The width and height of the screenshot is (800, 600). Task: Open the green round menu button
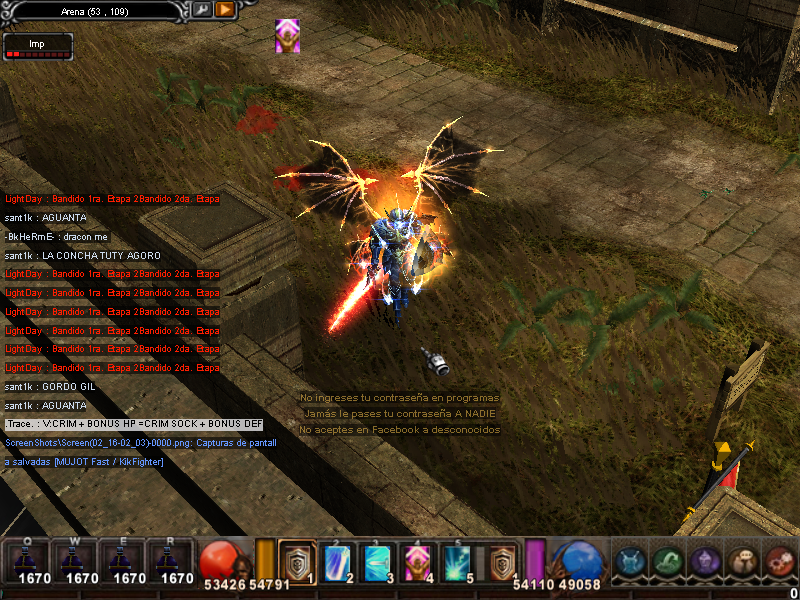(668, 562)
